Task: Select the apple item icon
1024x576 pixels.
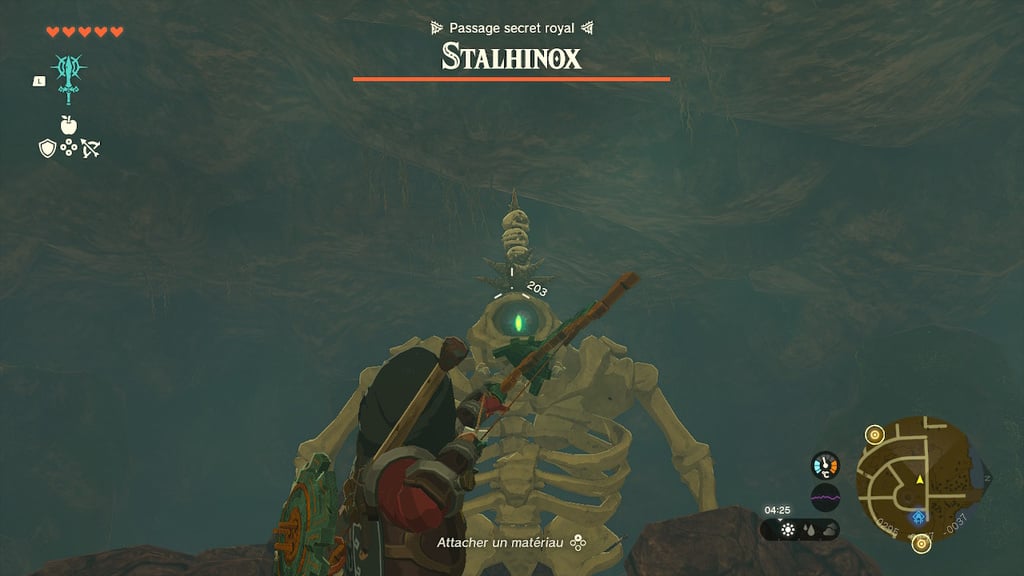Action: coord(68,125)
